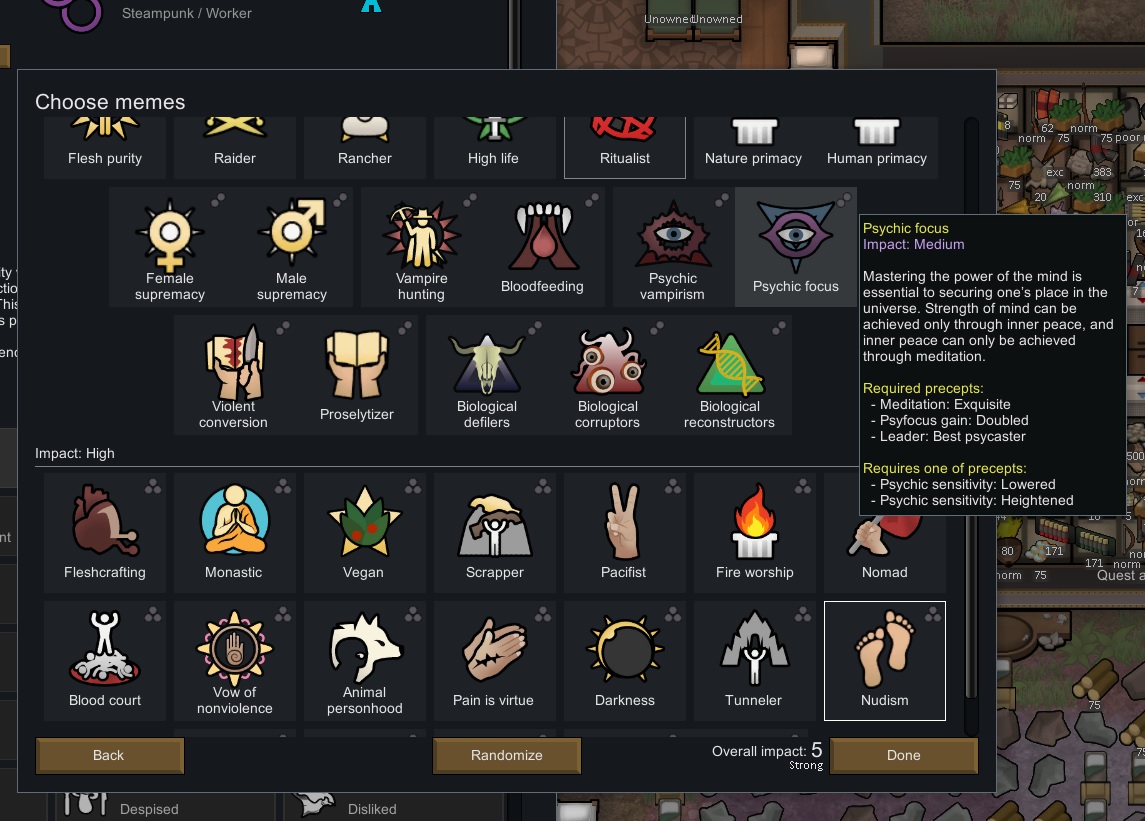
Task: Randomize the meme selection
Action: tap(506, 755)
